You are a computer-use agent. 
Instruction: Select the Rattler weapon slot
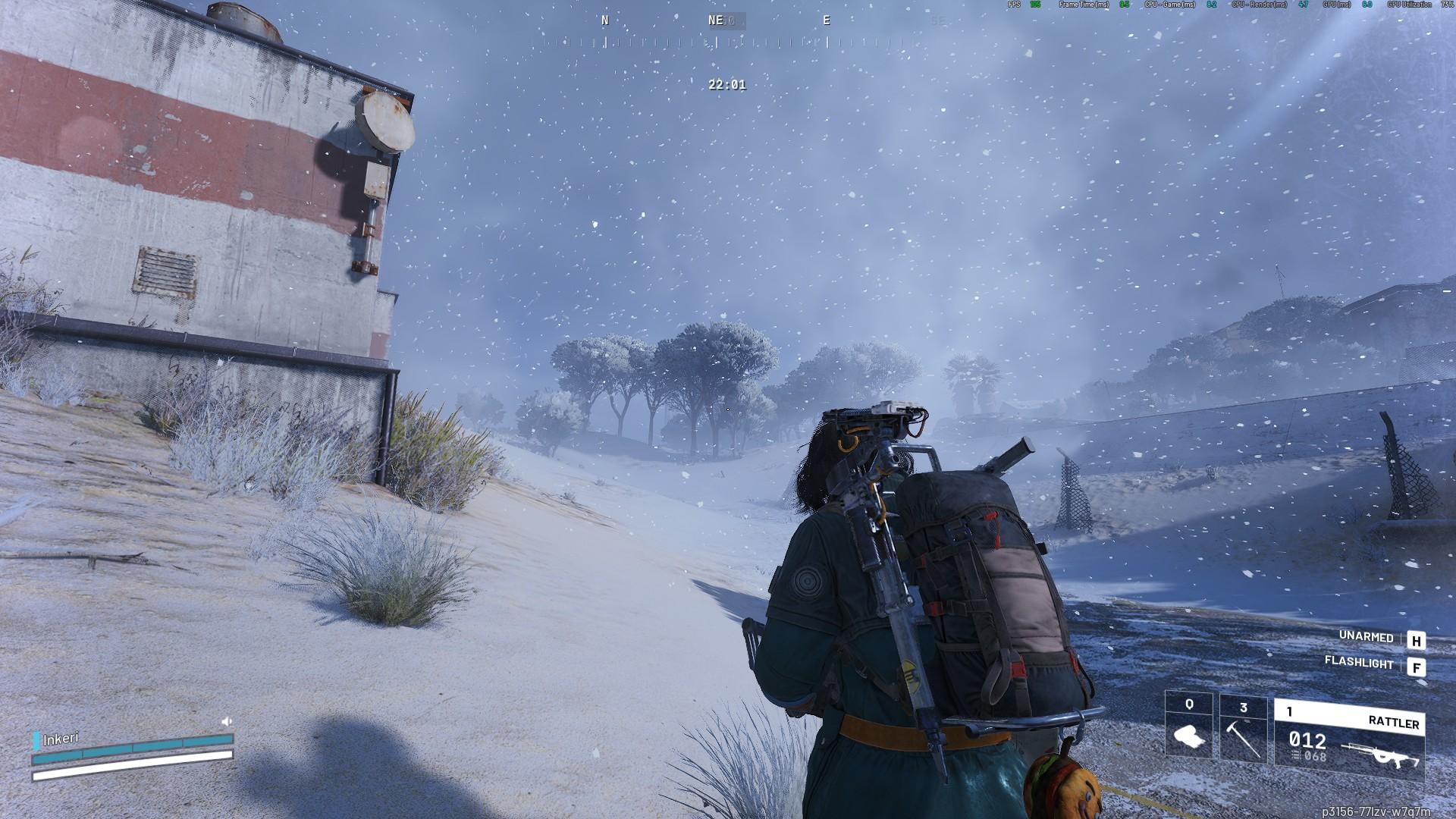coord(1348,739)
